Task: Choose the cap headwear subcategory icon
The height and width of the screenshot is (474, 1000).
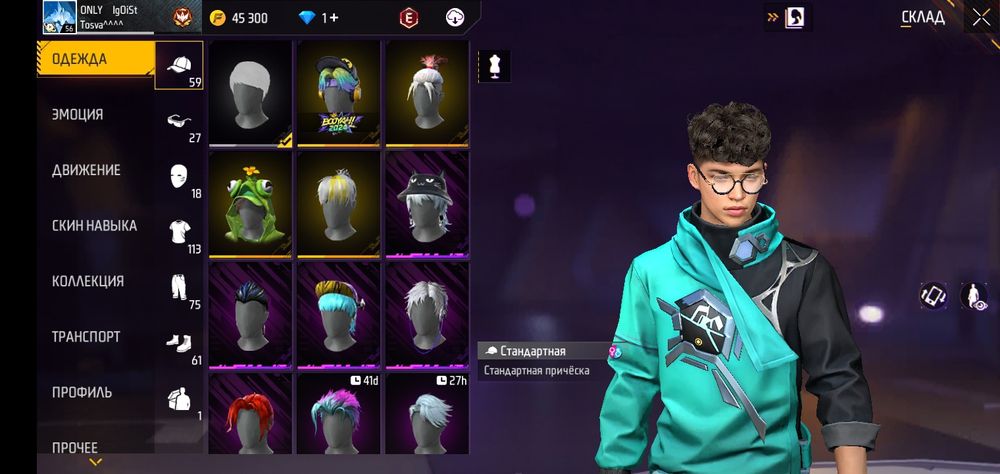Action: click(180, 67)
